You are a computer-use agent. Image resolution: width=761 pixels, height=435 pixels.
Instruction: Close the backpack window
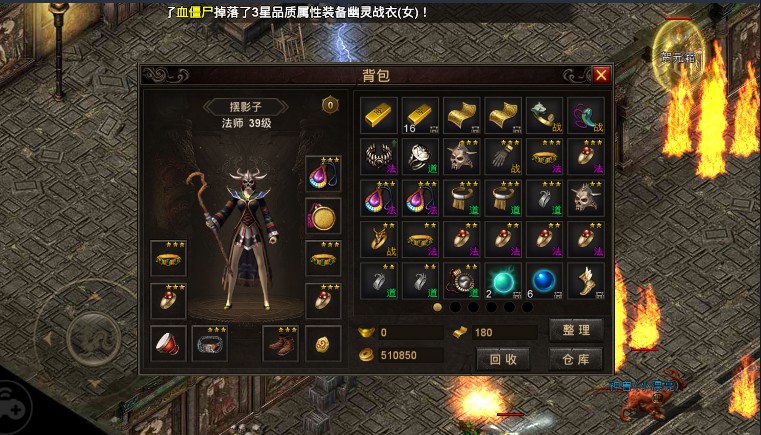pos(600,75)
